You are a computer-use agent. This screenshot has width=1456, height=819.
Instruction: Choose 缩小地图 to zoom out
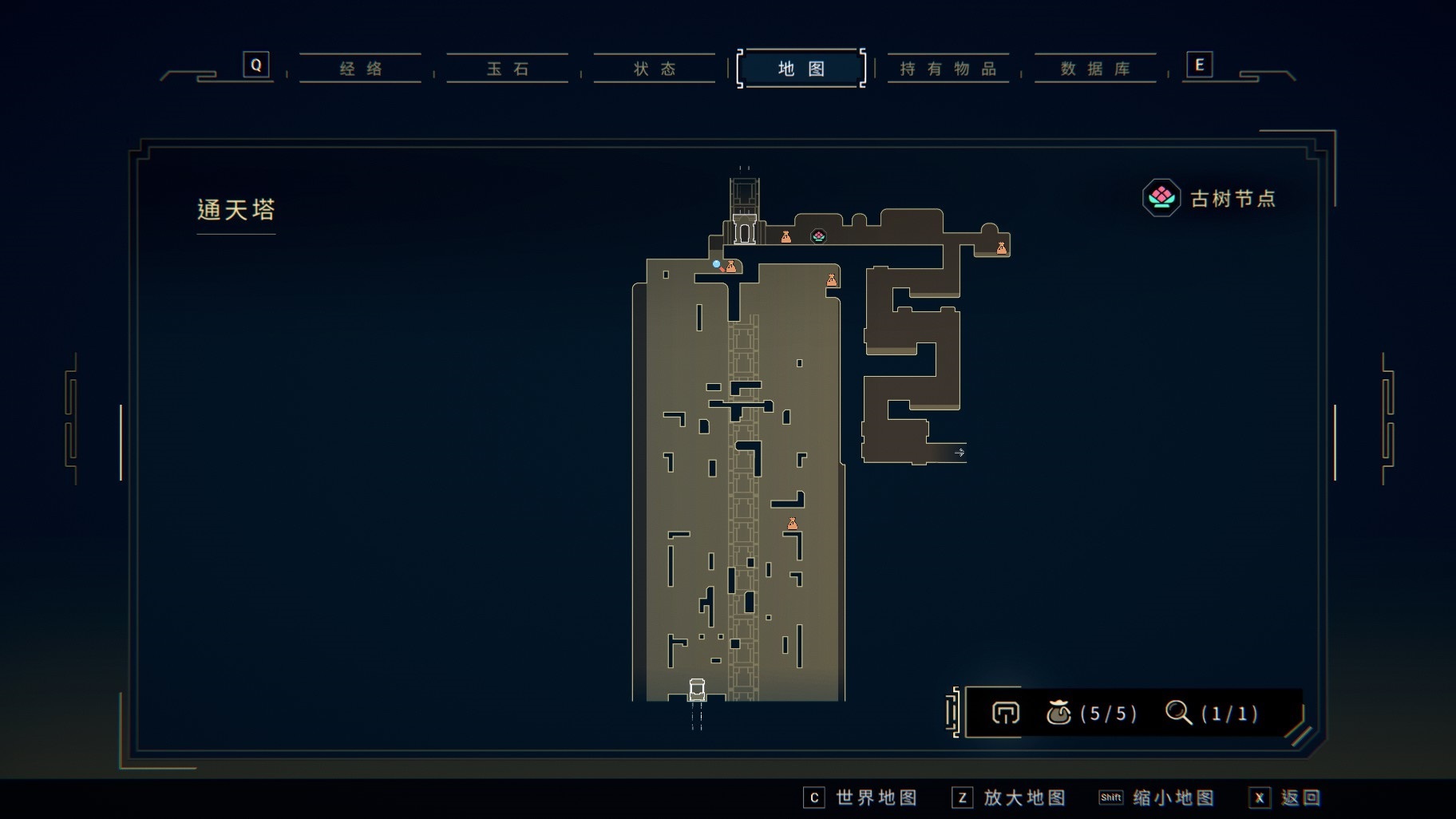pyautogui.click(x=1157, y=797)
